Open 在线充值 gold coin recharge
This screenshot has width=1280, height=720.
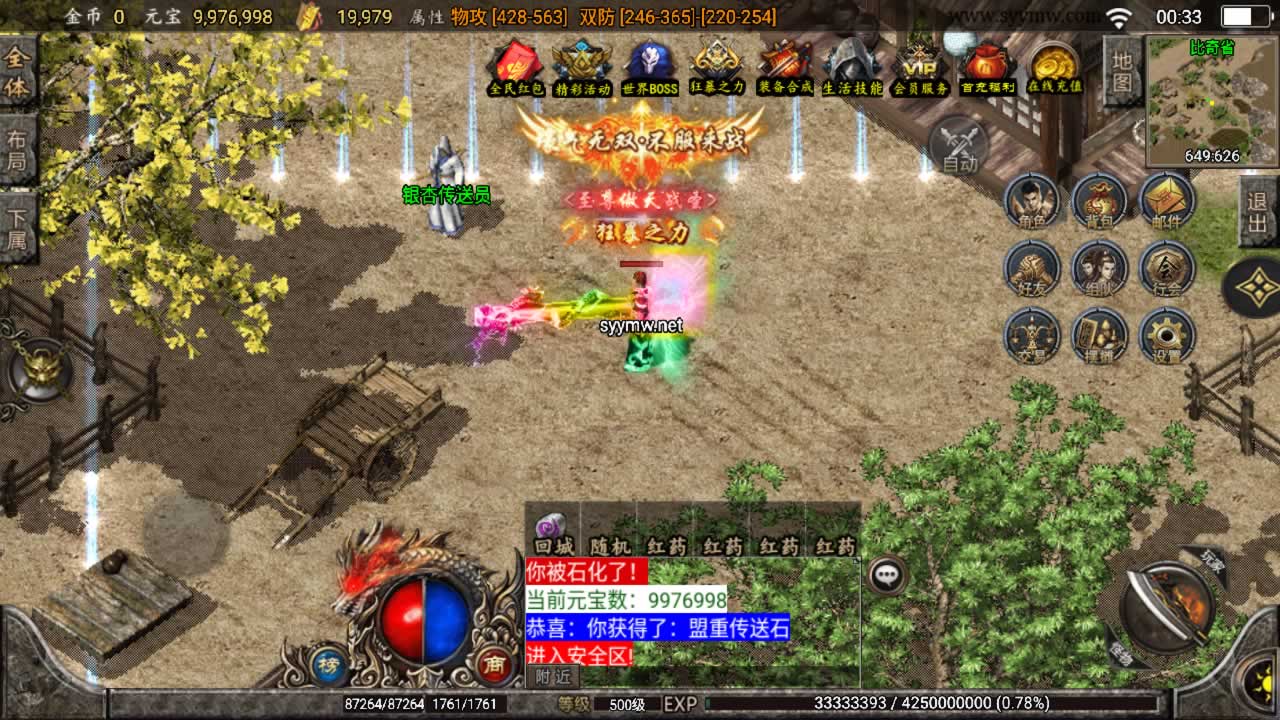point(1055,68)
